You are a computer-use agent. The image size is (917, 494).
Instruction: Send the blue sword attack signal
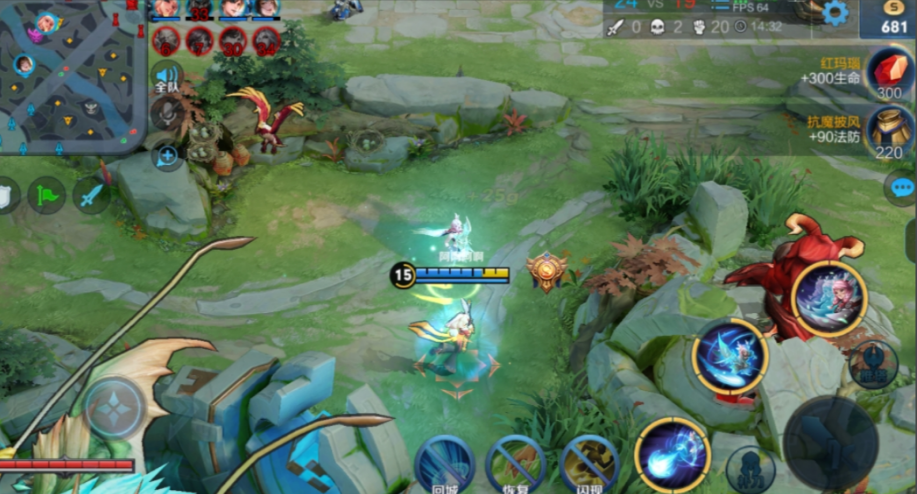click(91, 194)
